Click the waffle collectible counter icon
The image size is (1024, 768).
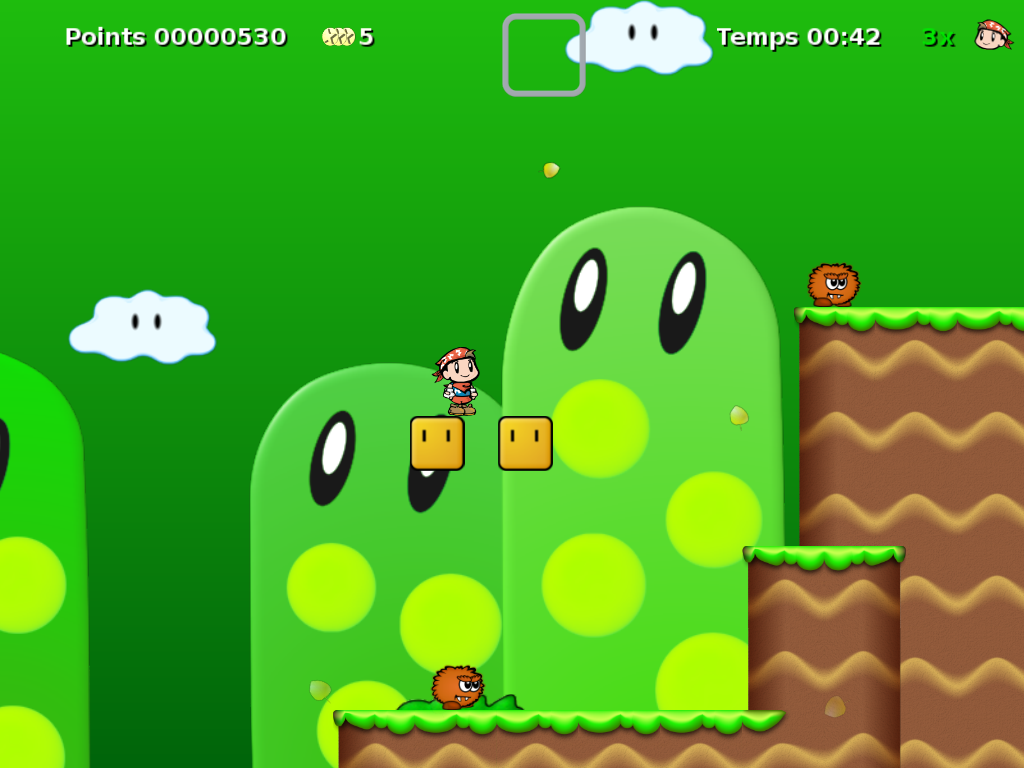coord(338,37)
